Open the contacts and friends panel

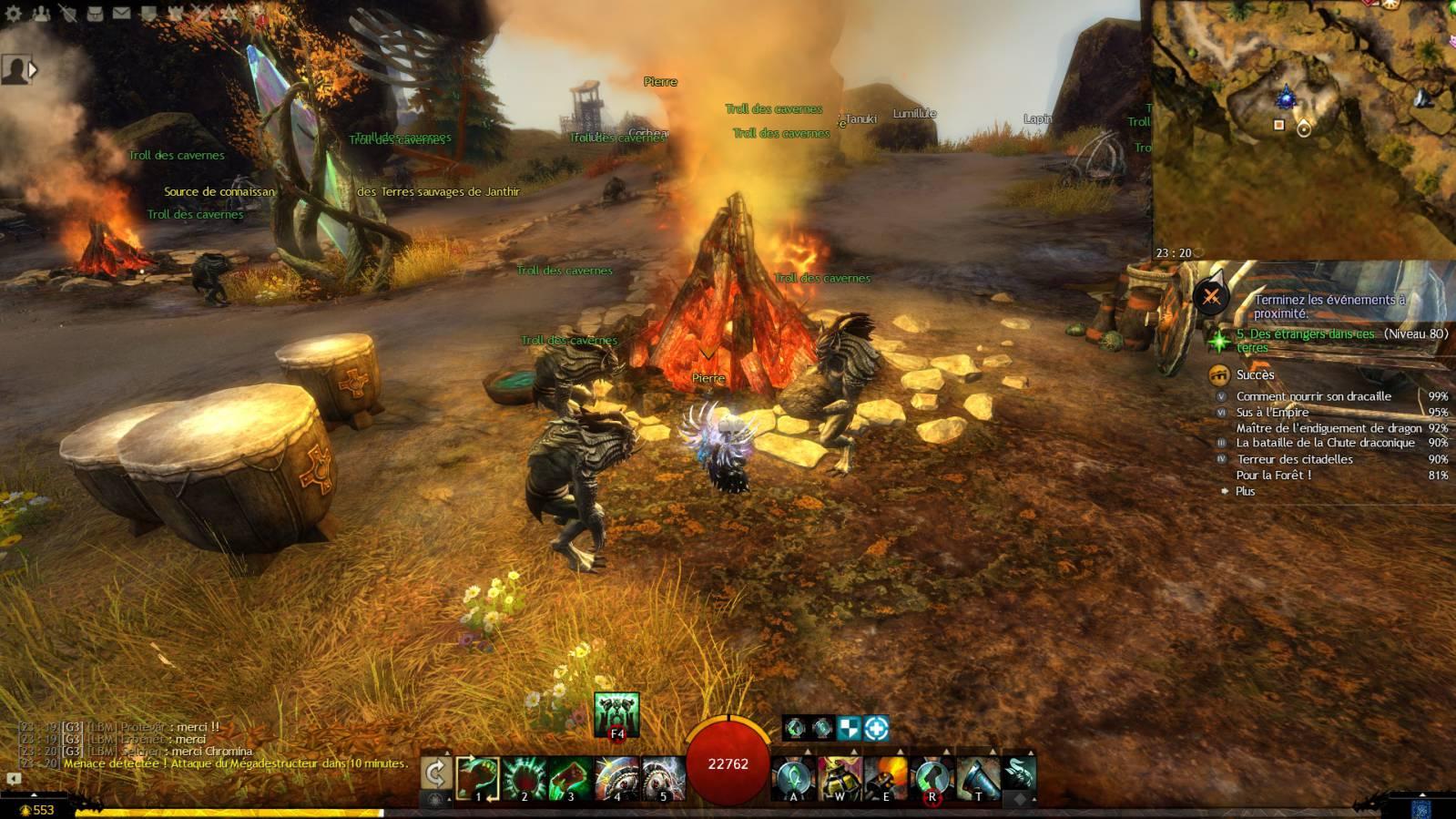[41, 13]
